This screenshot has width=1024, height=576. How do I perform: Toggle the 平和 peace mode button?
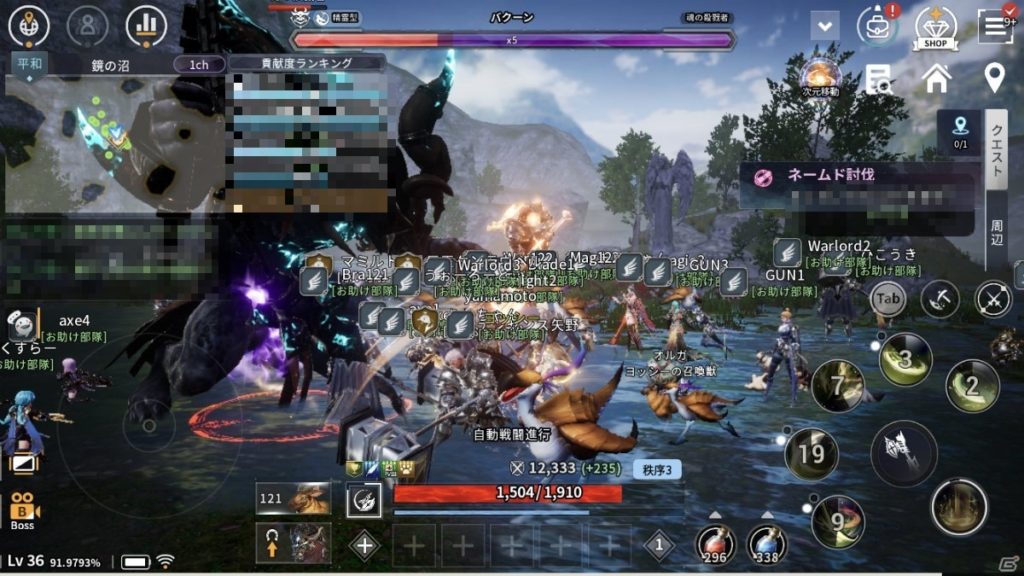tap(28, 64)
